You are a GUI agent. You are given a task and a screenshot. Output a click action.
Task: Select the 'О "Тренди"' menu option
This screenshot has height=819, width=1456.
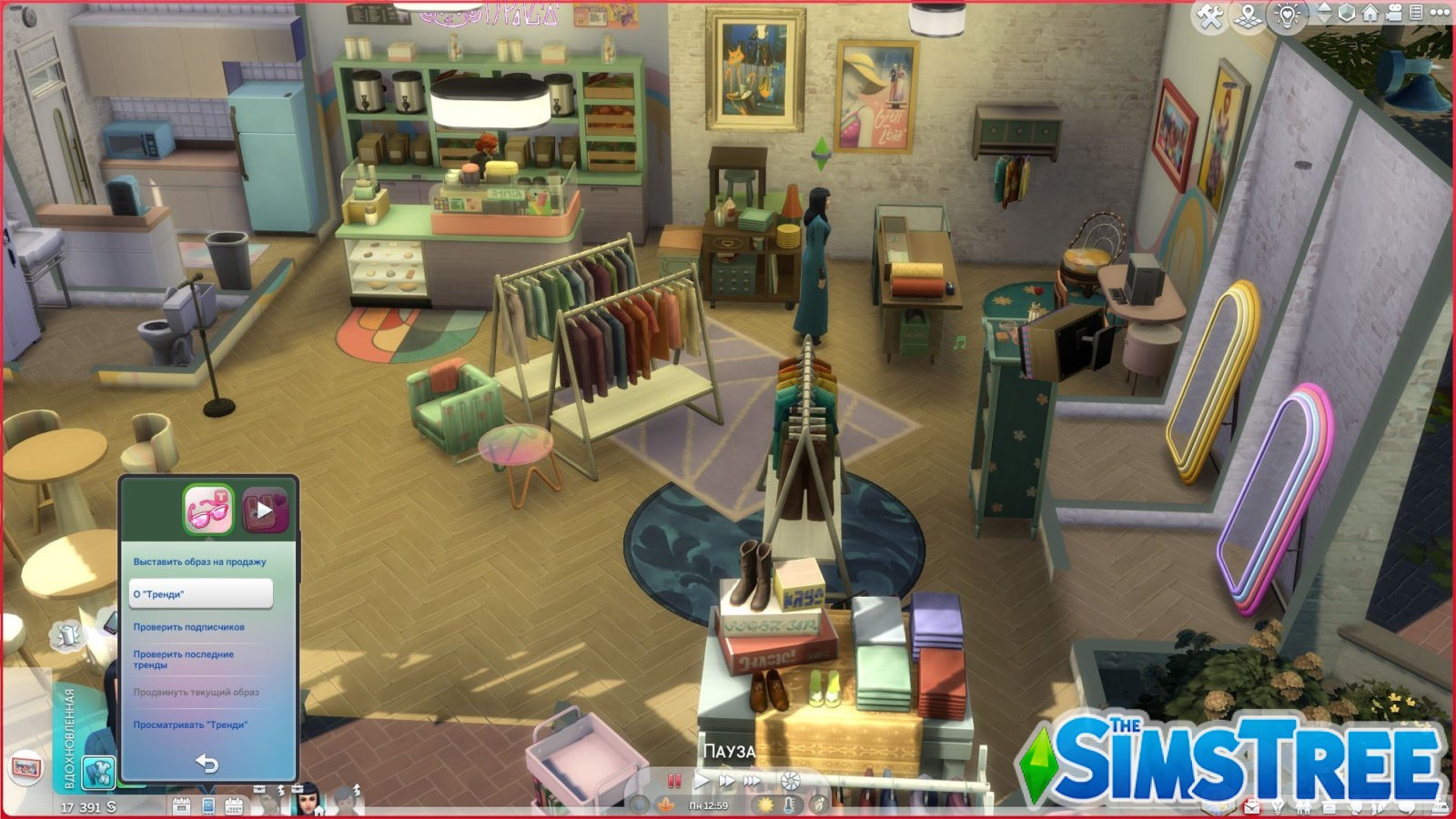[x=202, y=593]
